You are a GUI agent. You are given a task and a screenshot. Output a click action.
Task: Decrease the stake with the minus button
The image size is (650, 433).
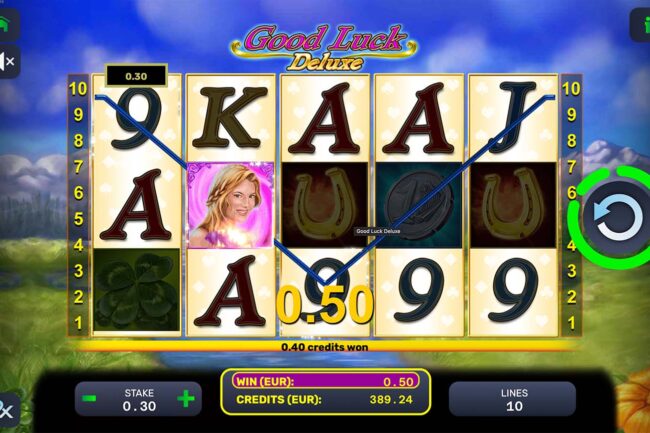pyautogui.click(x=90, y=399)
